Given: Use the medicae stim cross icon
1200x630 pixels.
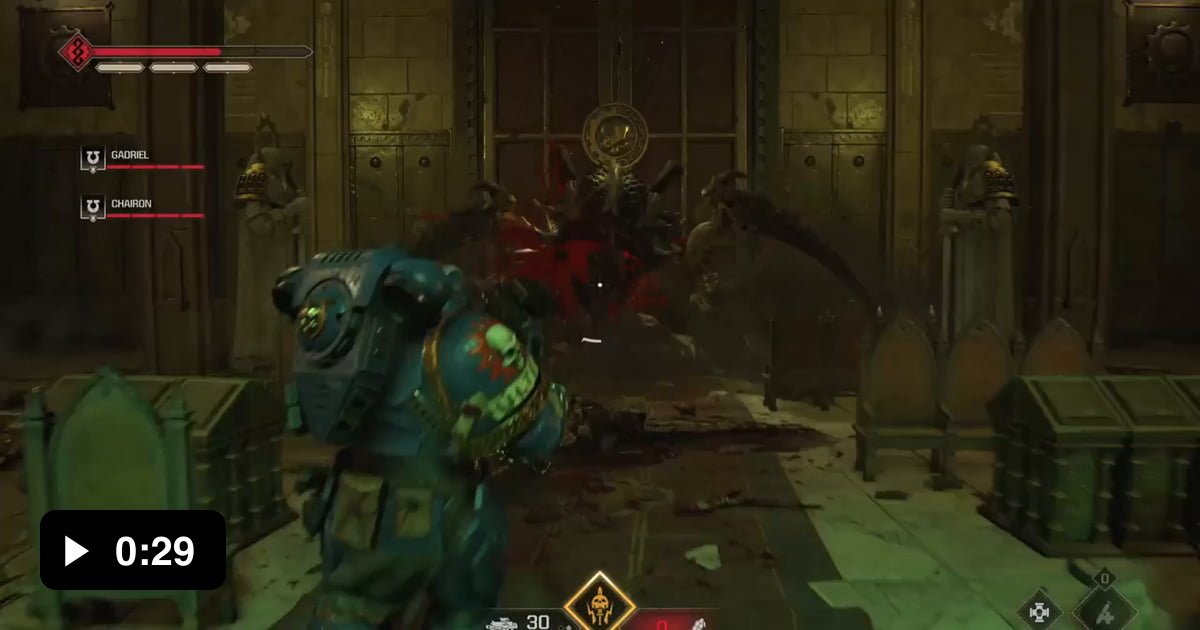Looking at the screenshot, I should coord(1038,609).
